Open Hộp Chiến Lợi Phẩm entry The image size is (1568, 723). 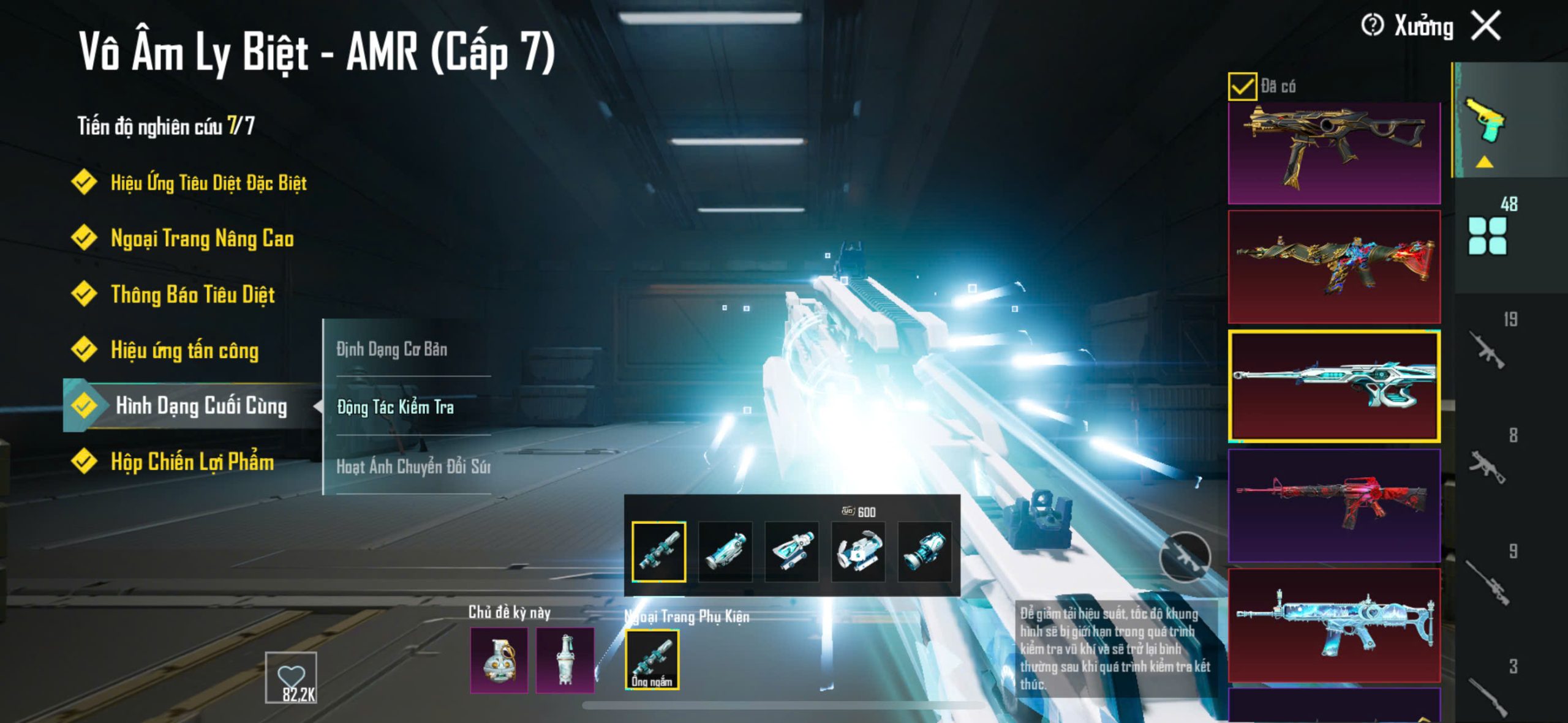click(192, 462)
